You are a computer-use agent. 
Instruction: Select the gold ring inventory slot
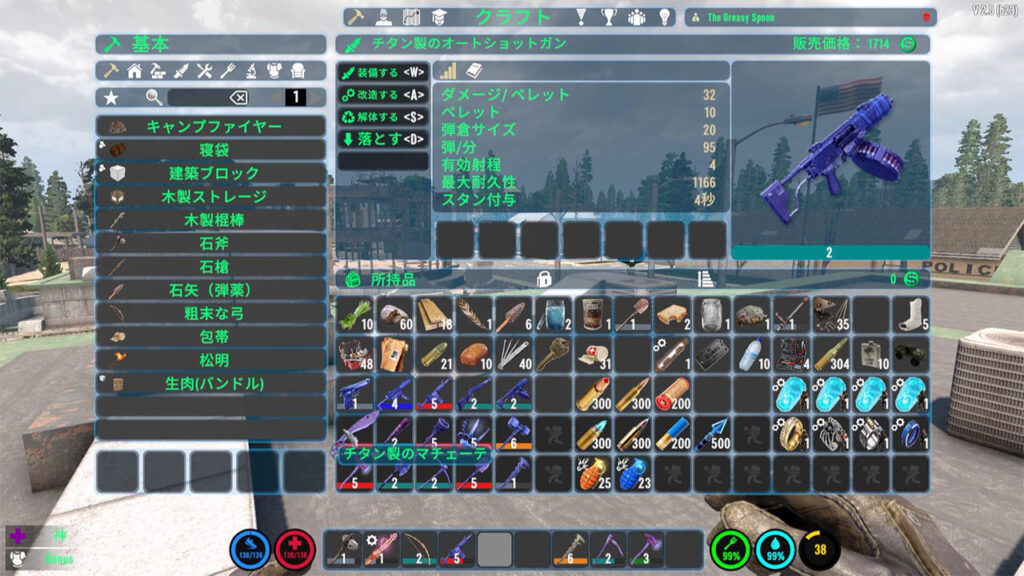click(x=792, y=432)
